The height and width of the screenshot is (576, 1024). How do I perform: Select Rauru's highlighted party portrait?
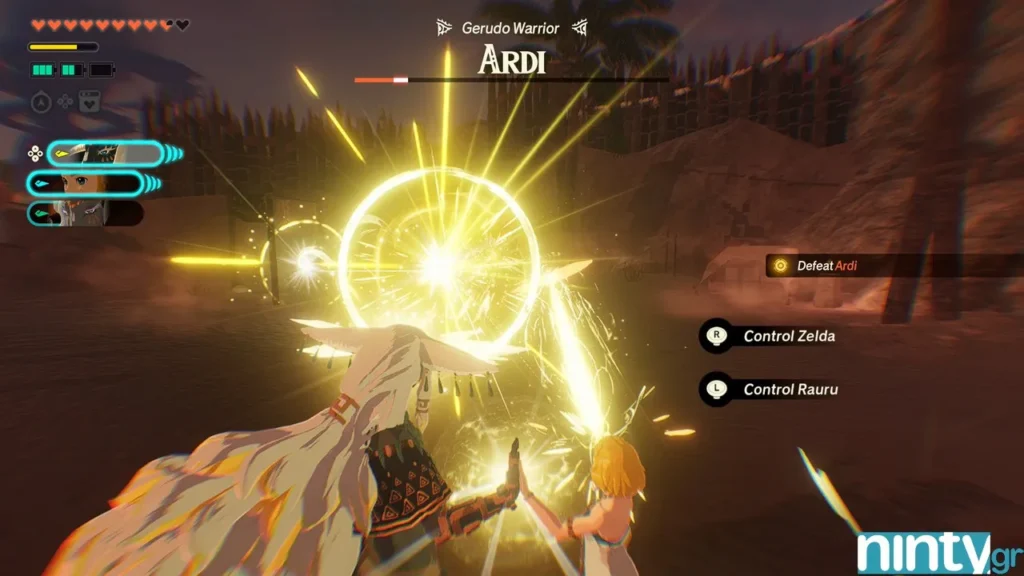click(104, 153)
